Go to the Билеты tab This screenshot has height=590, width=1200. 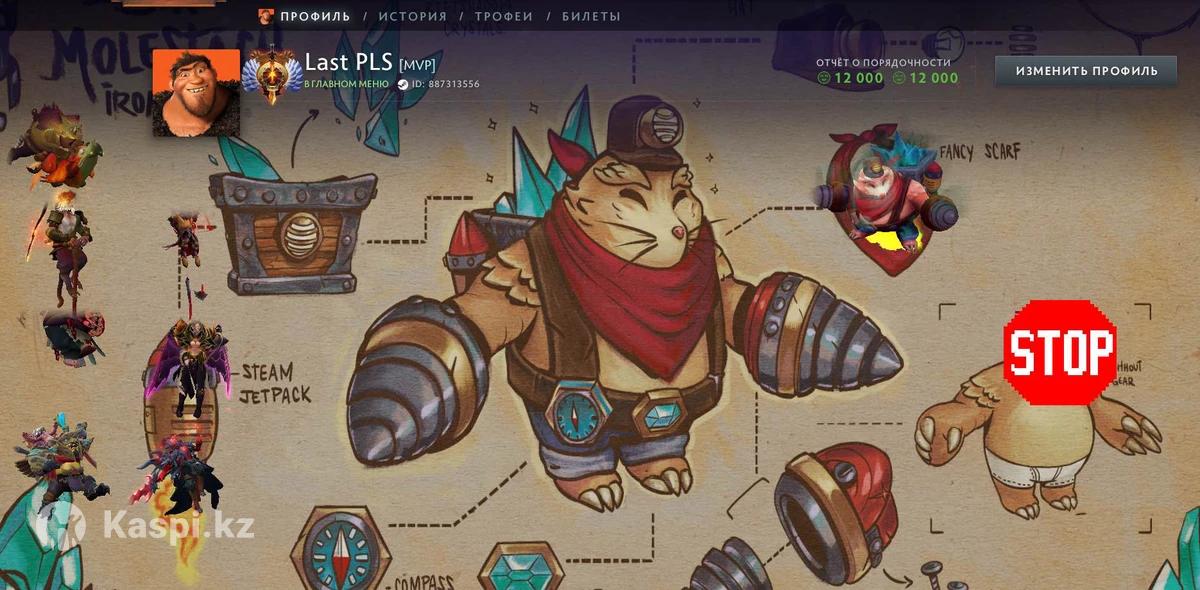click(591, 16)
